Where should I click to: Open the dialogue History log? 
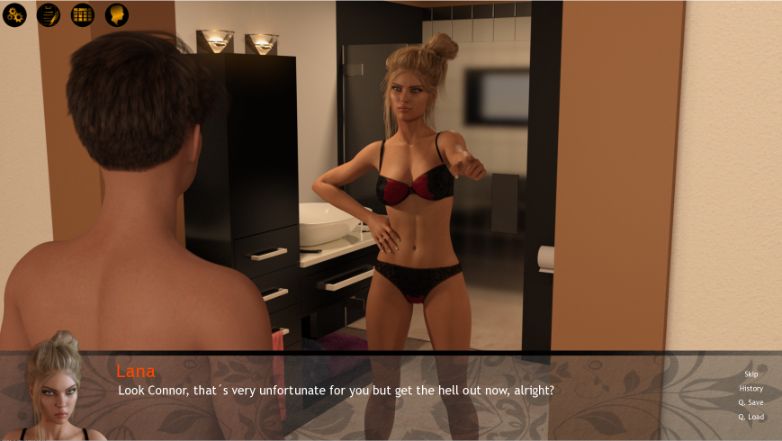click(751, 388)
